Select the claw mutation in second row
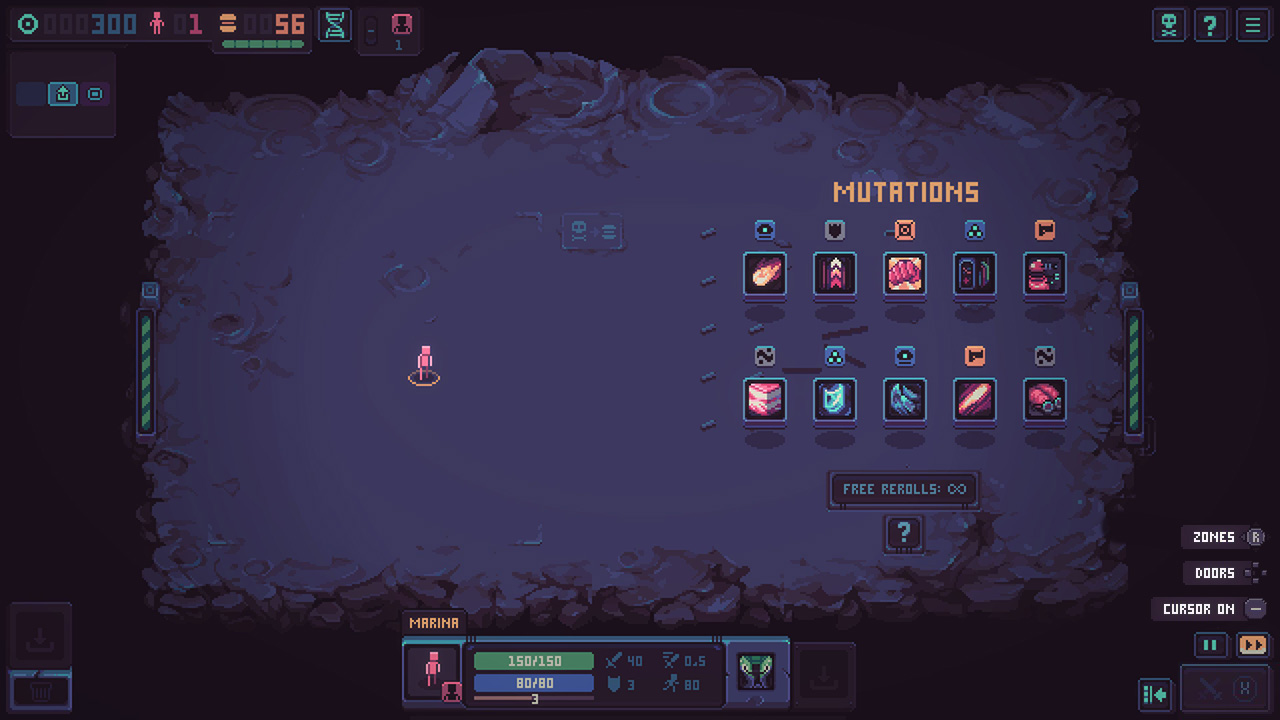 coord(905,402)
